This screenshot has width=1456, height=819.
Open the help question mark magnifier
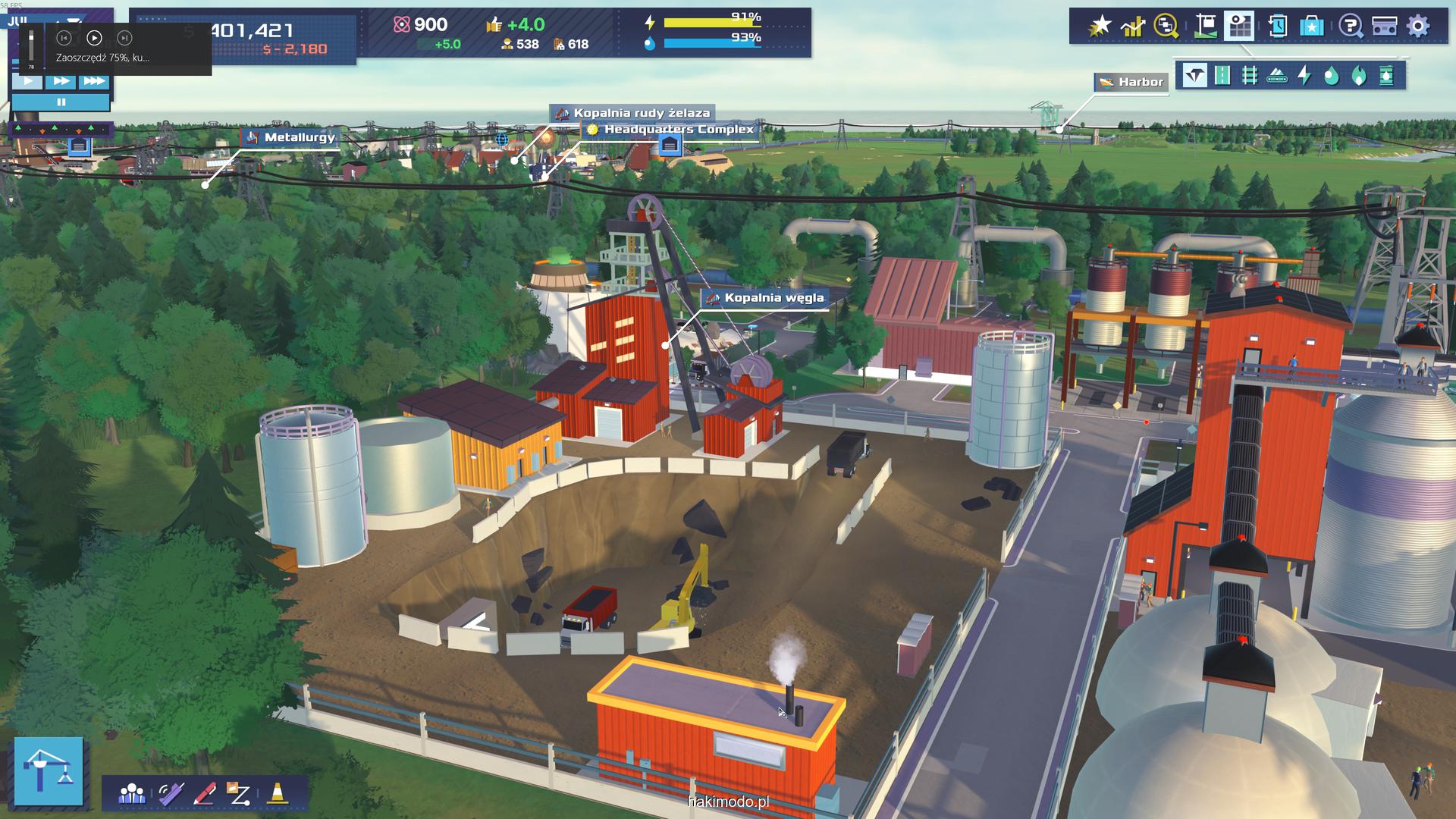click(1350, 27)
